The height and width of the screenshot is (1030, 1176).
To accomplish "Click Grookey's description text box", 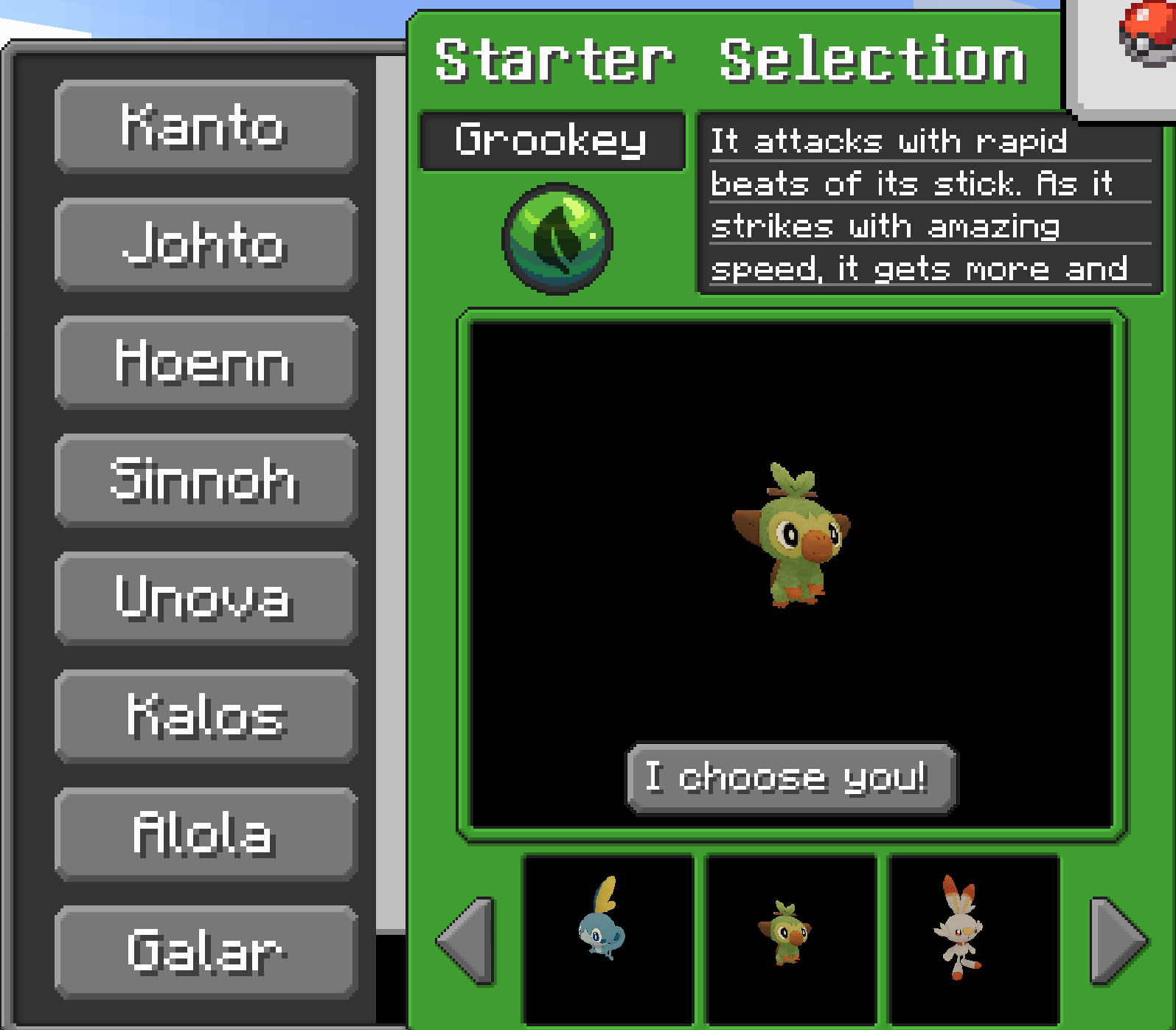I will [x=920, y=203].
